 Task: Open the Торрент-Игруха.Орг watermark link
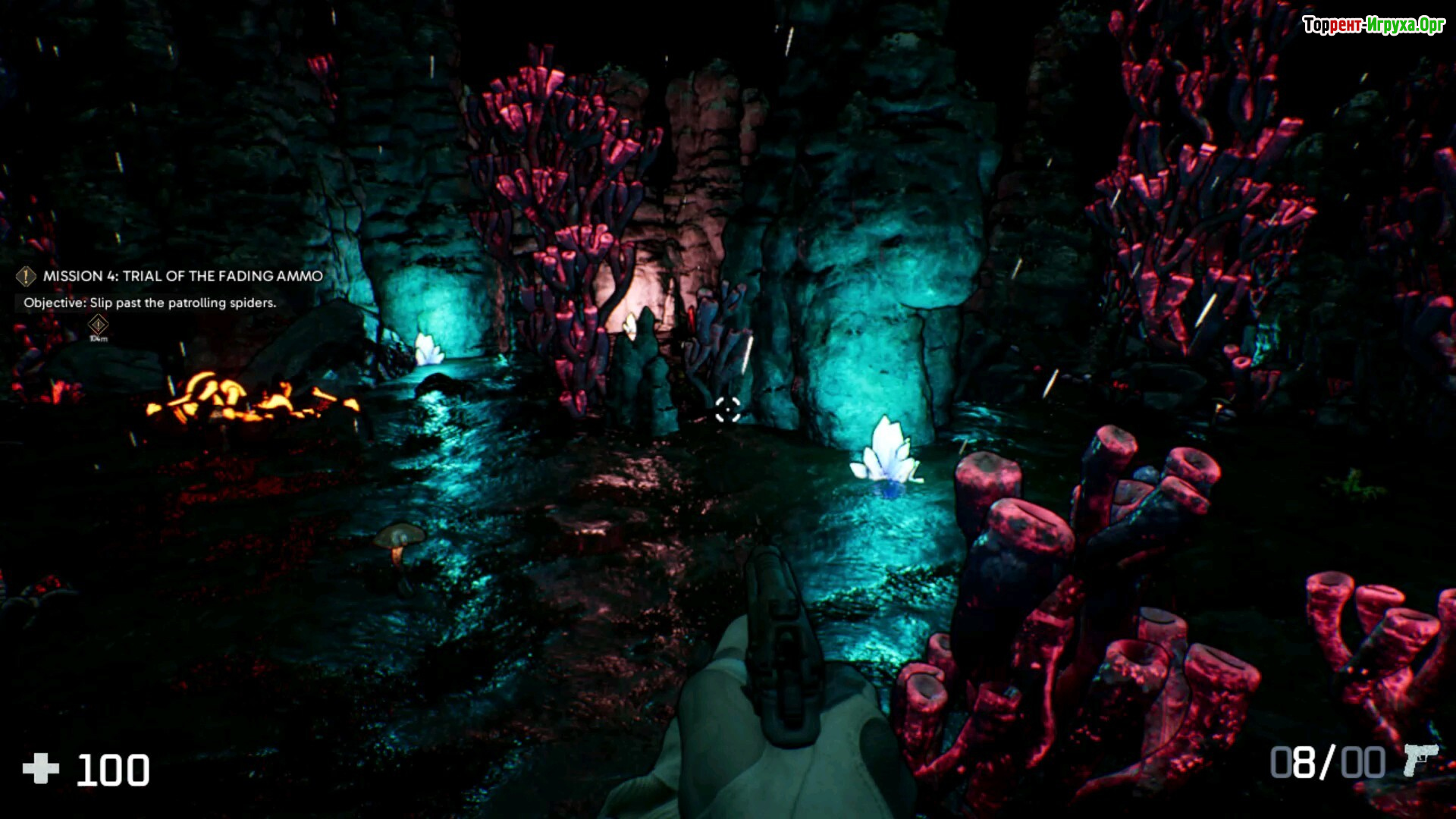1373,25
